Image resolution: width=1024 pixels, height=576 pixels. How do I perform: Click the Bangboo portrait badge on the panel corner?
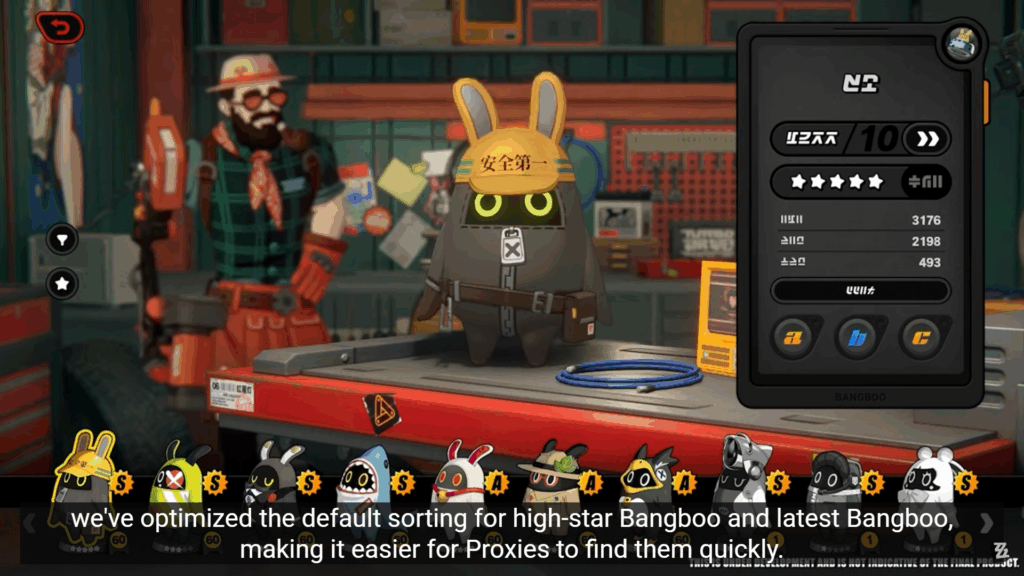(x=962, y=46)
